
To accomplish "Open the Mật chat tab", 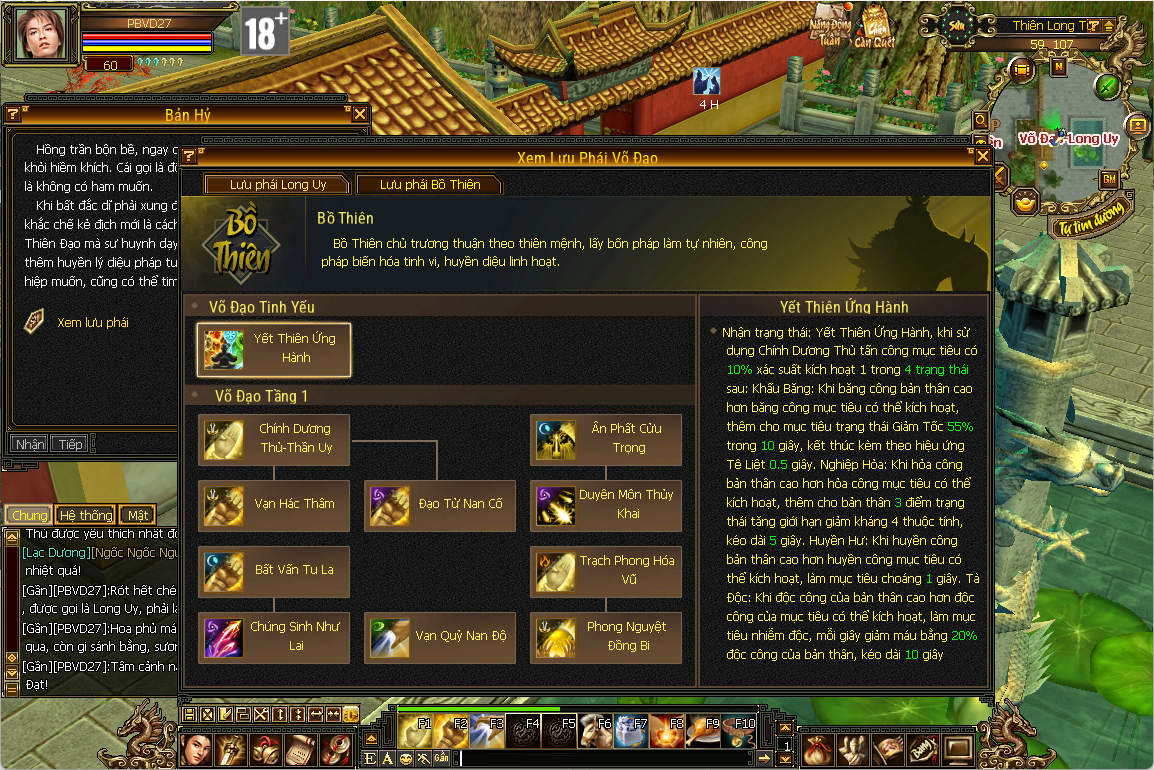I will click(137, 515).
